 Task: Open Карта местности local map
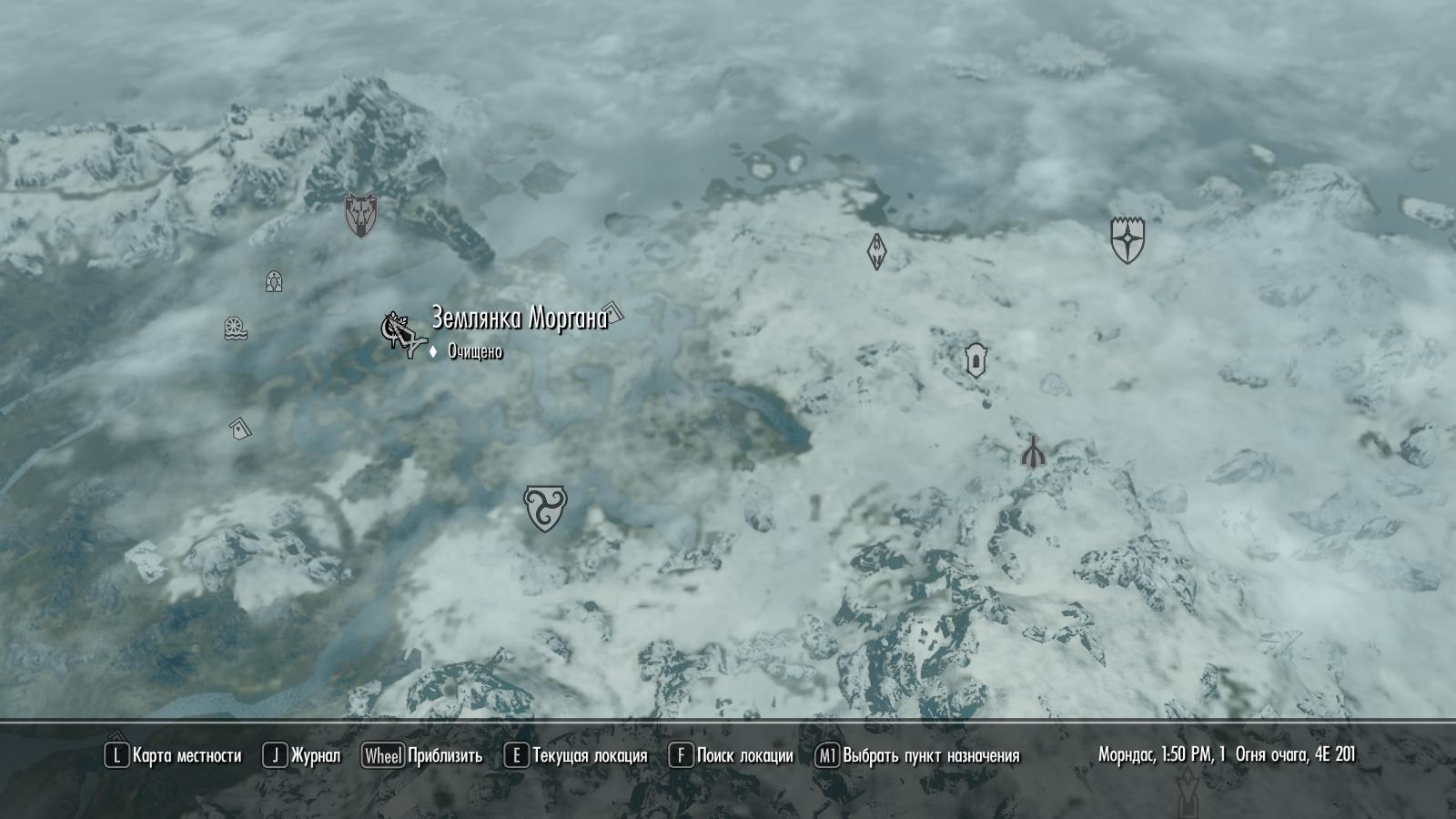pyautogui.click(x=174, y=755)
